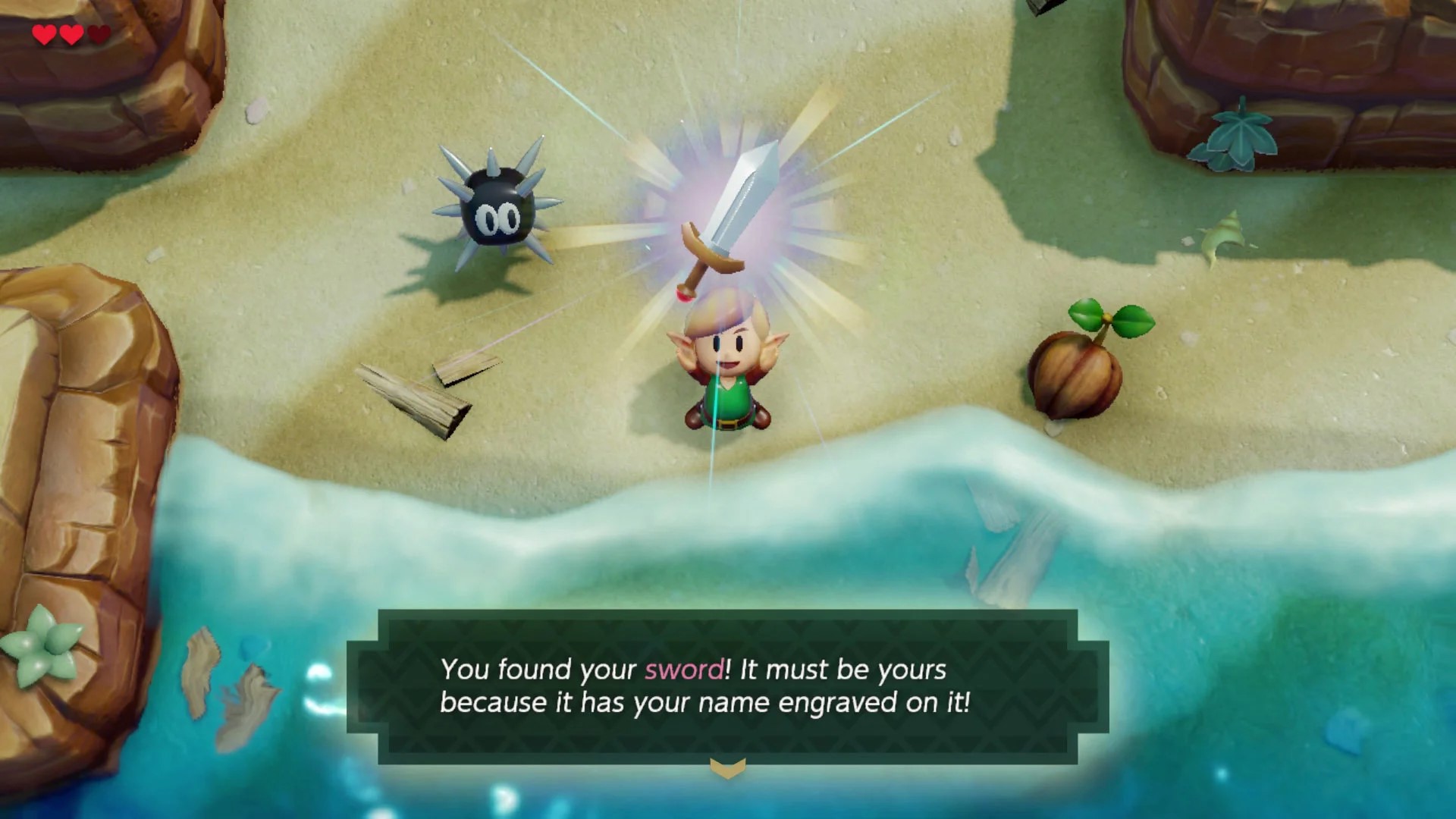Image resolution: width=1456 pixels, height=819 pixels.
Task: Advance dialogue with the gold continue arrow
Action: [727, 769]
